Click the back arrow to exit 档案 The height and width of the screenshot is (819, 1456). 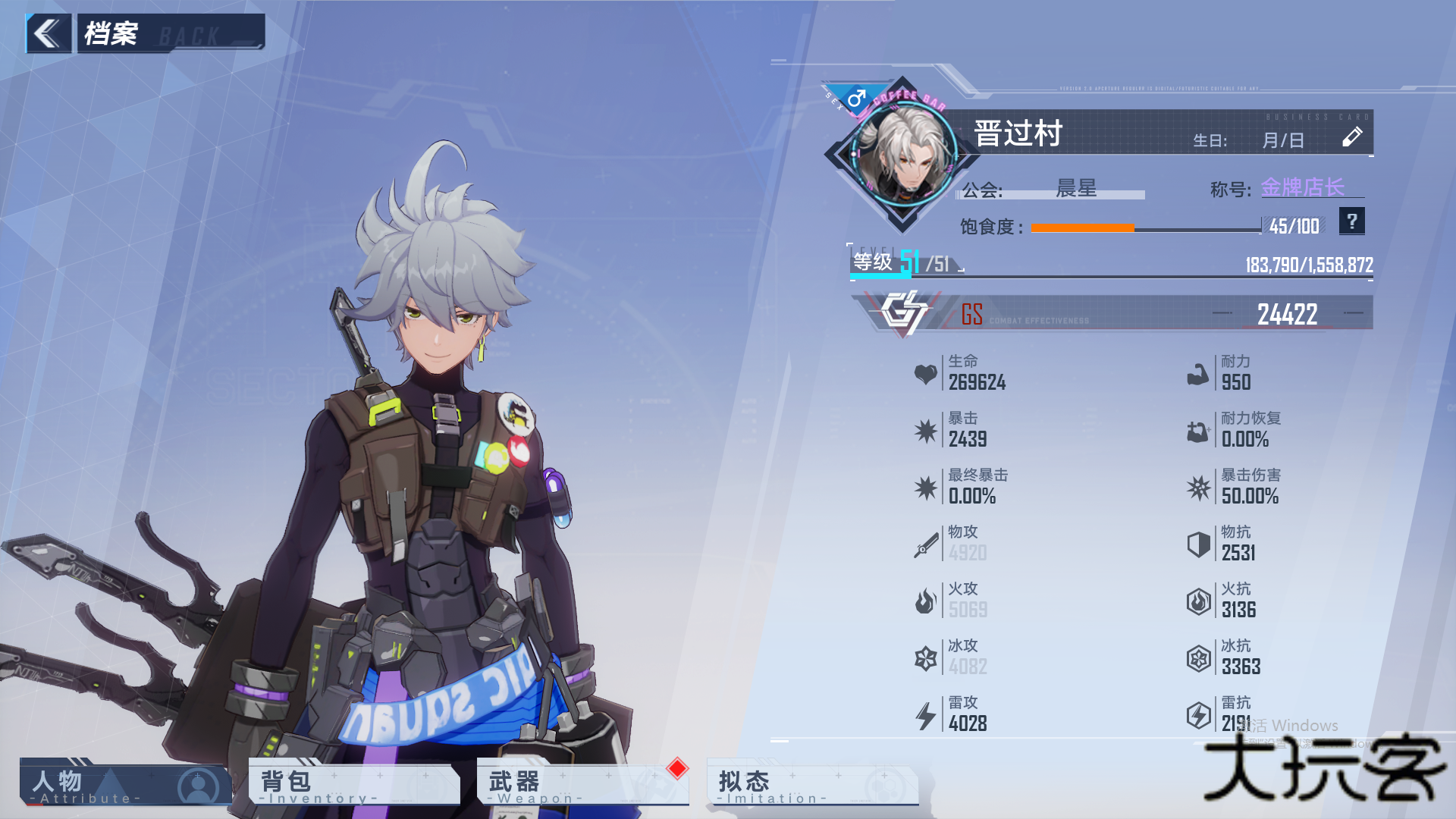click(x=48, y=33)
